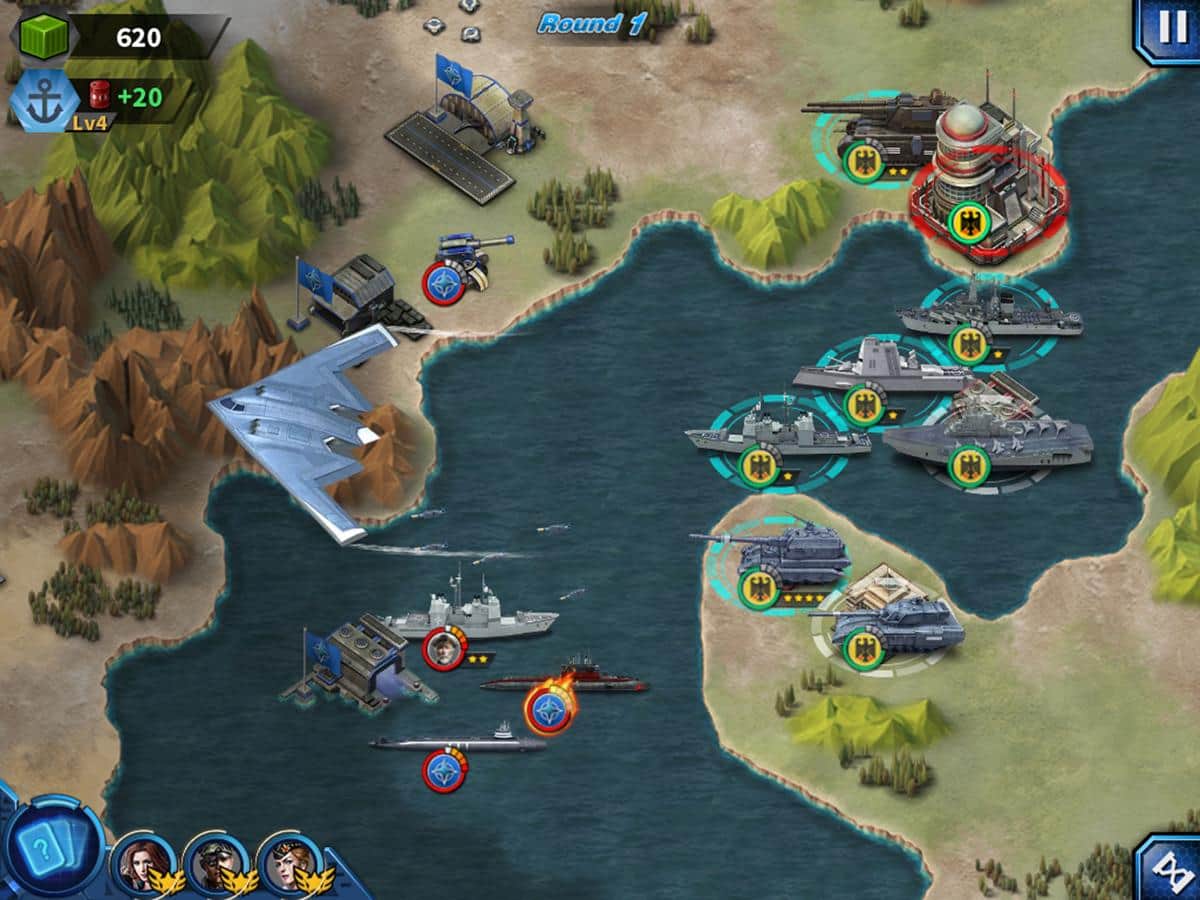
Task: Select the goggled soldier general portrait
Action: click(x=215, y=862)
